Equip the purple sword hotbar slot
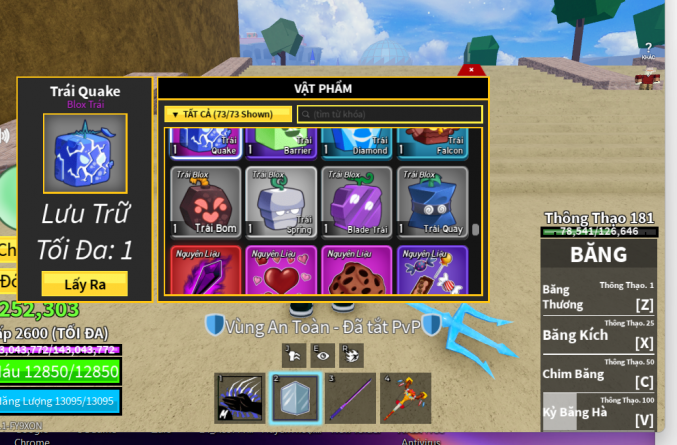 pos(351,398)
